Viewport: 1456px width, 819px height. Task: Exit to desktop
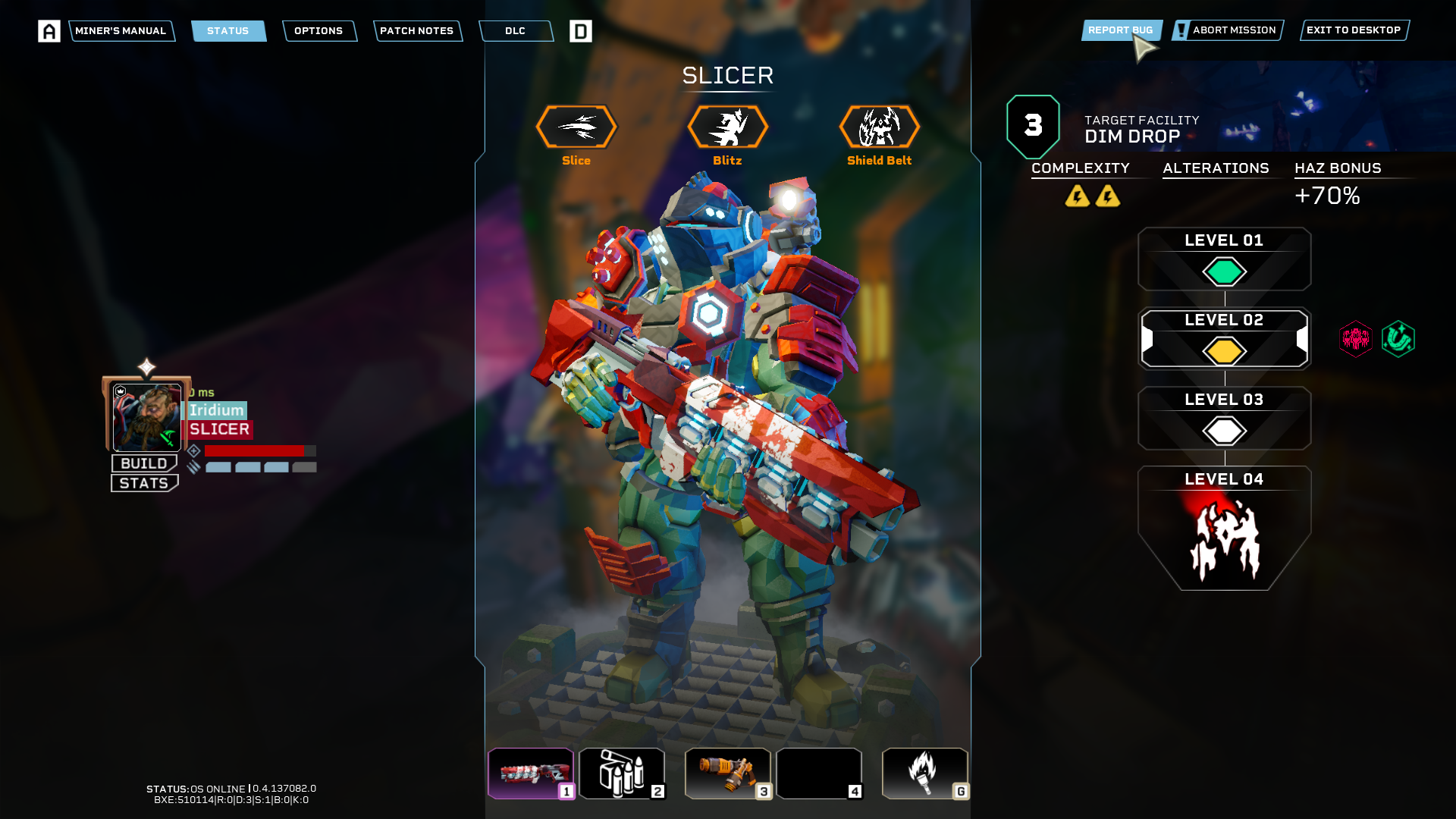(x=1353, y=30)
